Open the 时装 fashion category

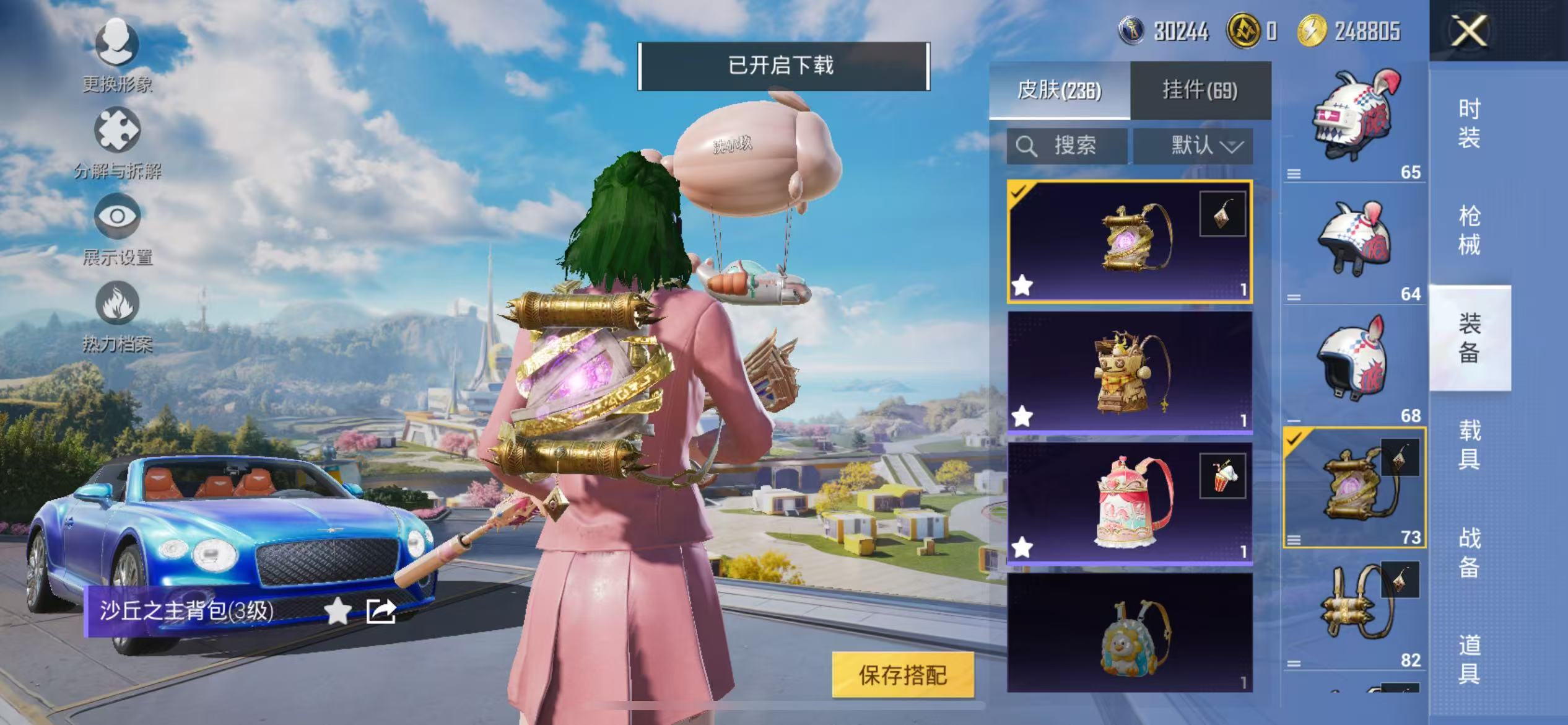[1469, 123]
